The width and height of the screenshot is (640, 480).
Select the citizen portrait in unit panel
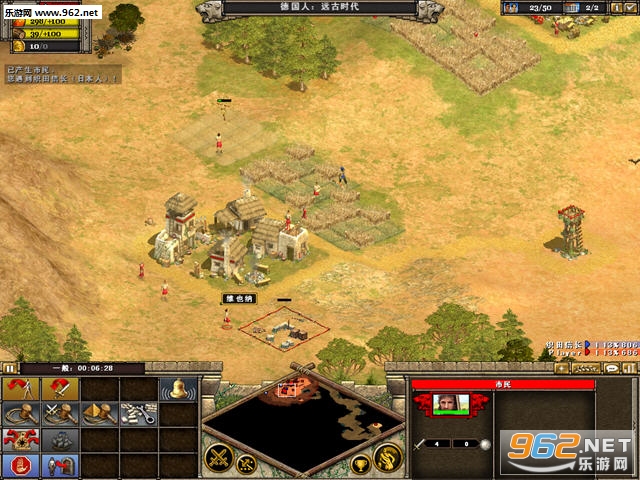(x=450, y=403)
